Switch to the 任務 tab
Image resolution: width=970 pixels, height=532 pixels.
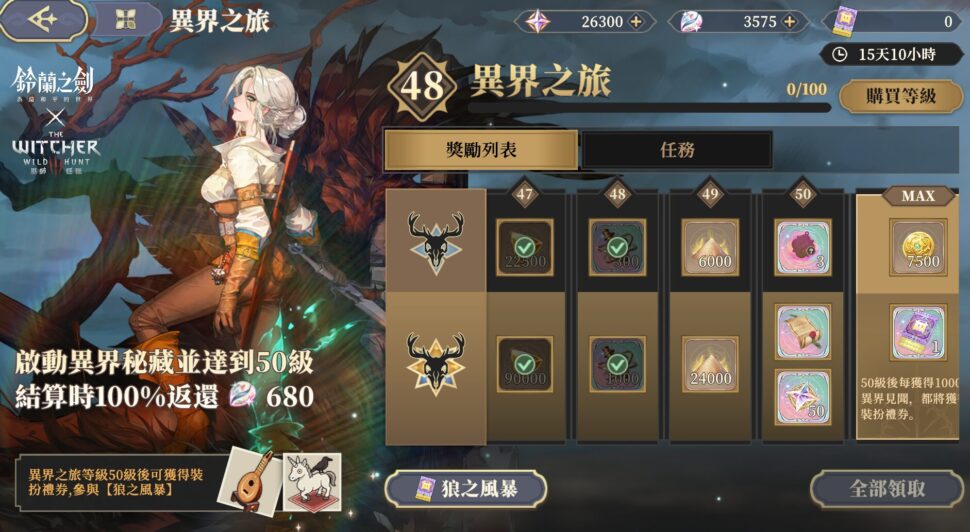coord(677,150)
